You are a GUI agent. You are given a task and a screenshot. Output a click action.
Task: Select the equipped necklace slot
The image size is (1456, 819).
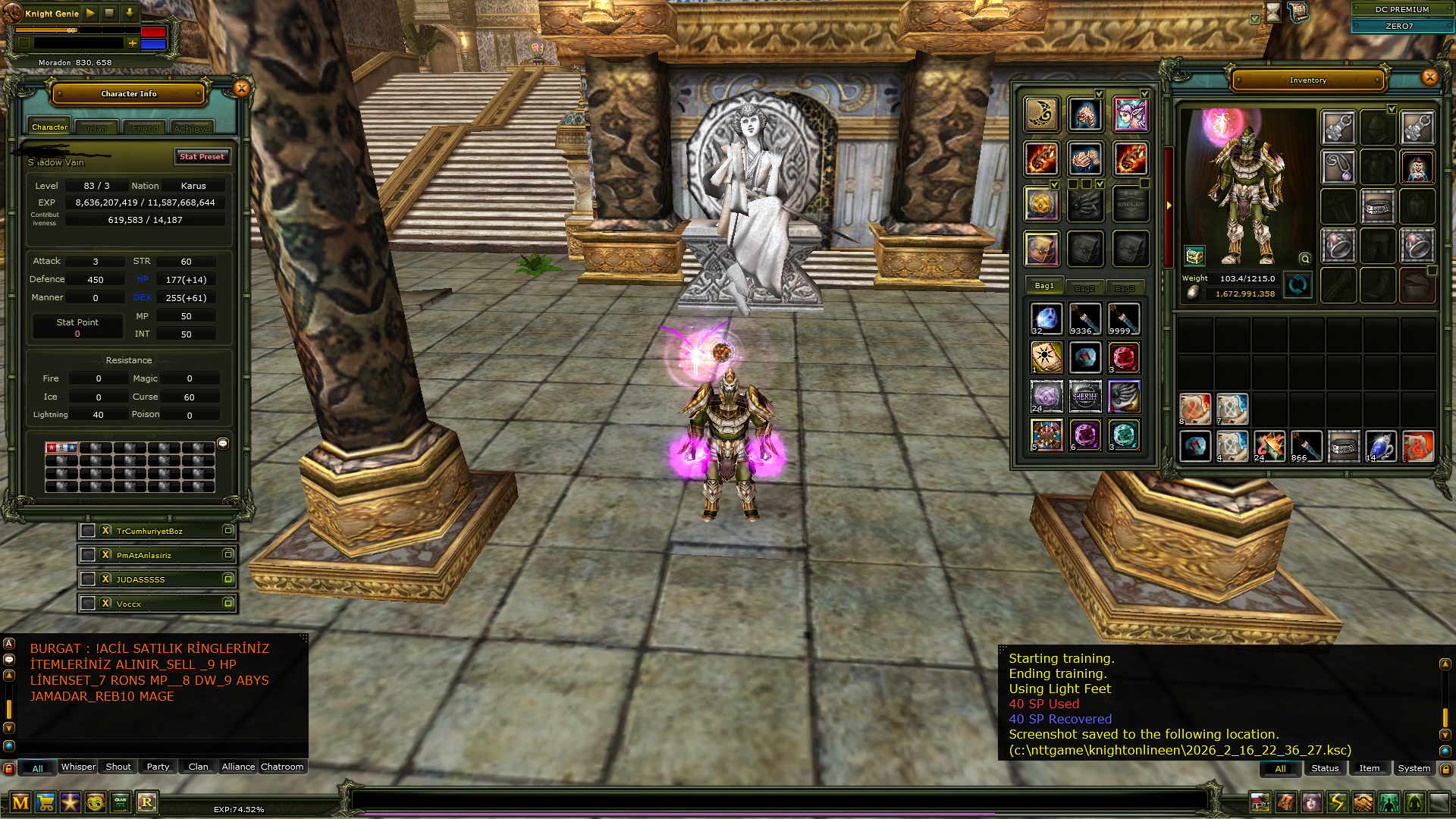[x=1338, y=166]
